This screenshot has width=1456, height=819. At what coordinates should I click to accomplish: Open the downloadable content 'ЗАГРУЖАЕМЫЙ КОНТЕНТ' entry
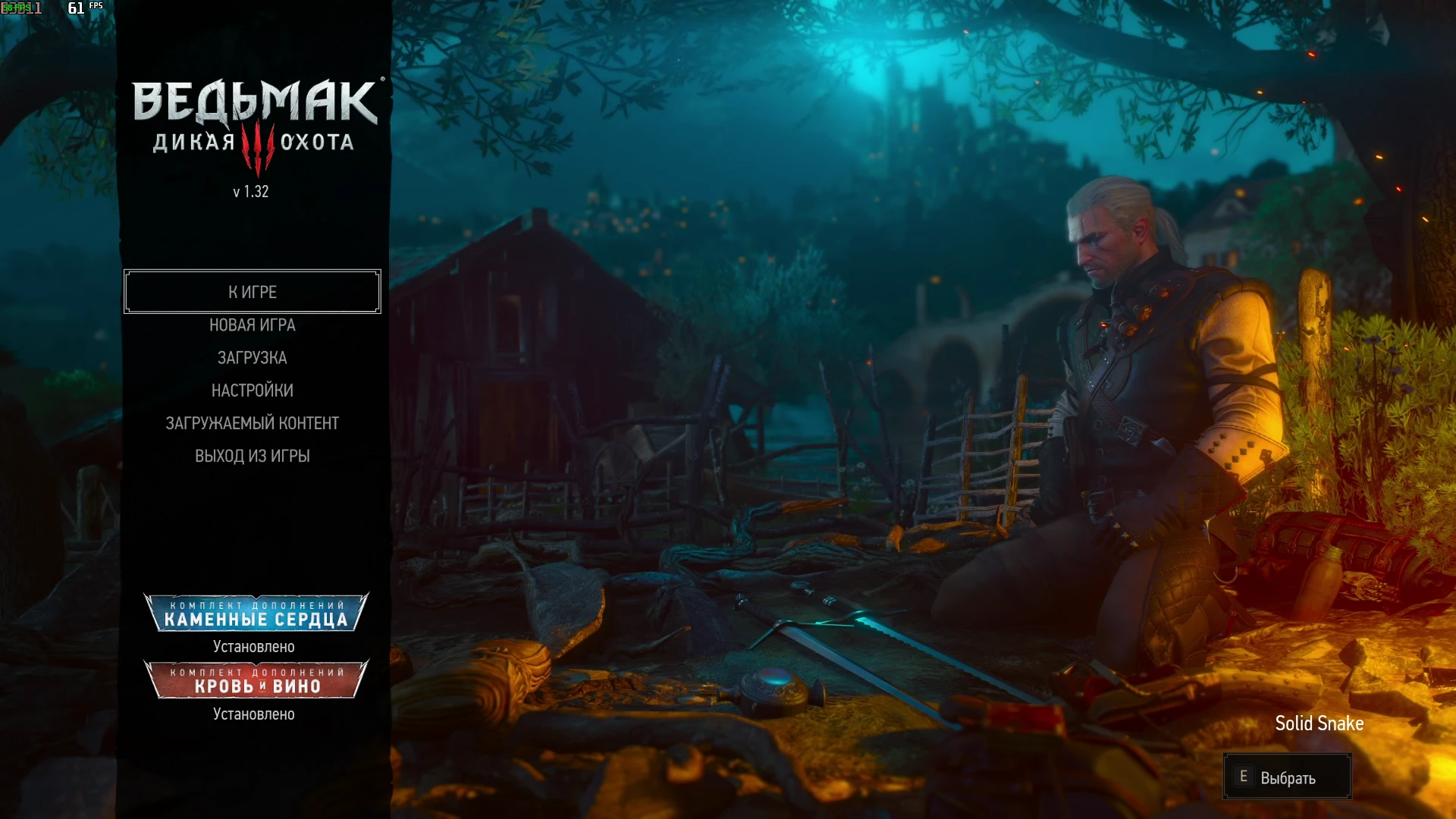click(253, 422)
